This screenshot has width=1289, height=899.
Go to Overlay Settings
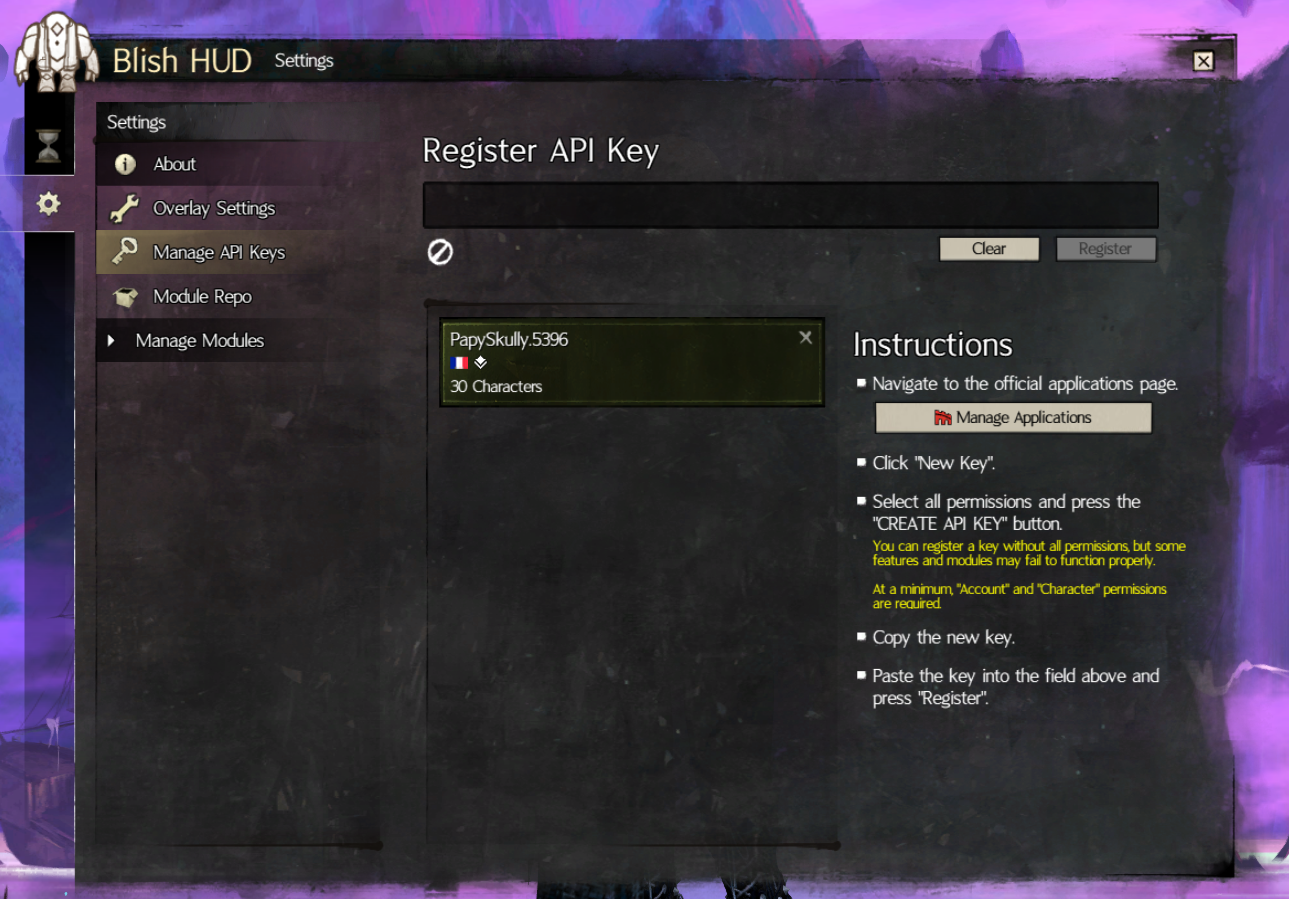213,208
